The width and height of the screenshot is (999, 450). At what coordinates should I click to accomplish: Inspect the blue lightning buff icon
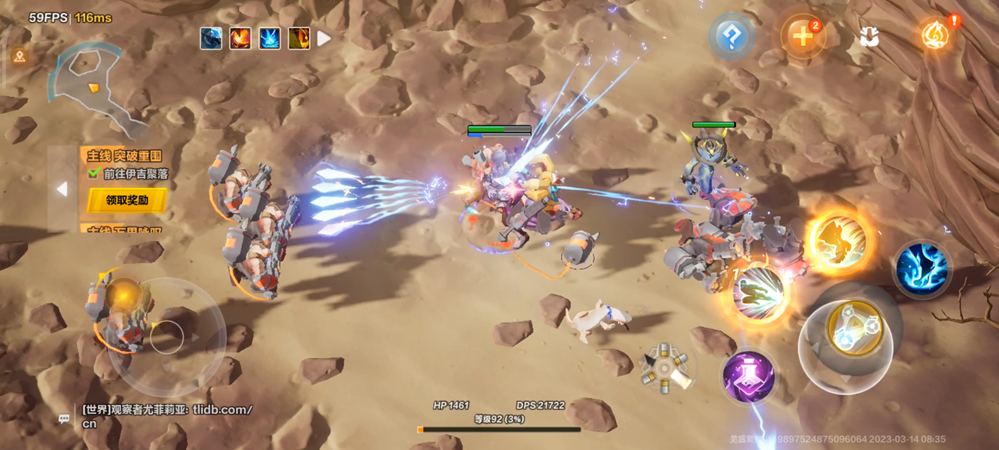[270, 39]
